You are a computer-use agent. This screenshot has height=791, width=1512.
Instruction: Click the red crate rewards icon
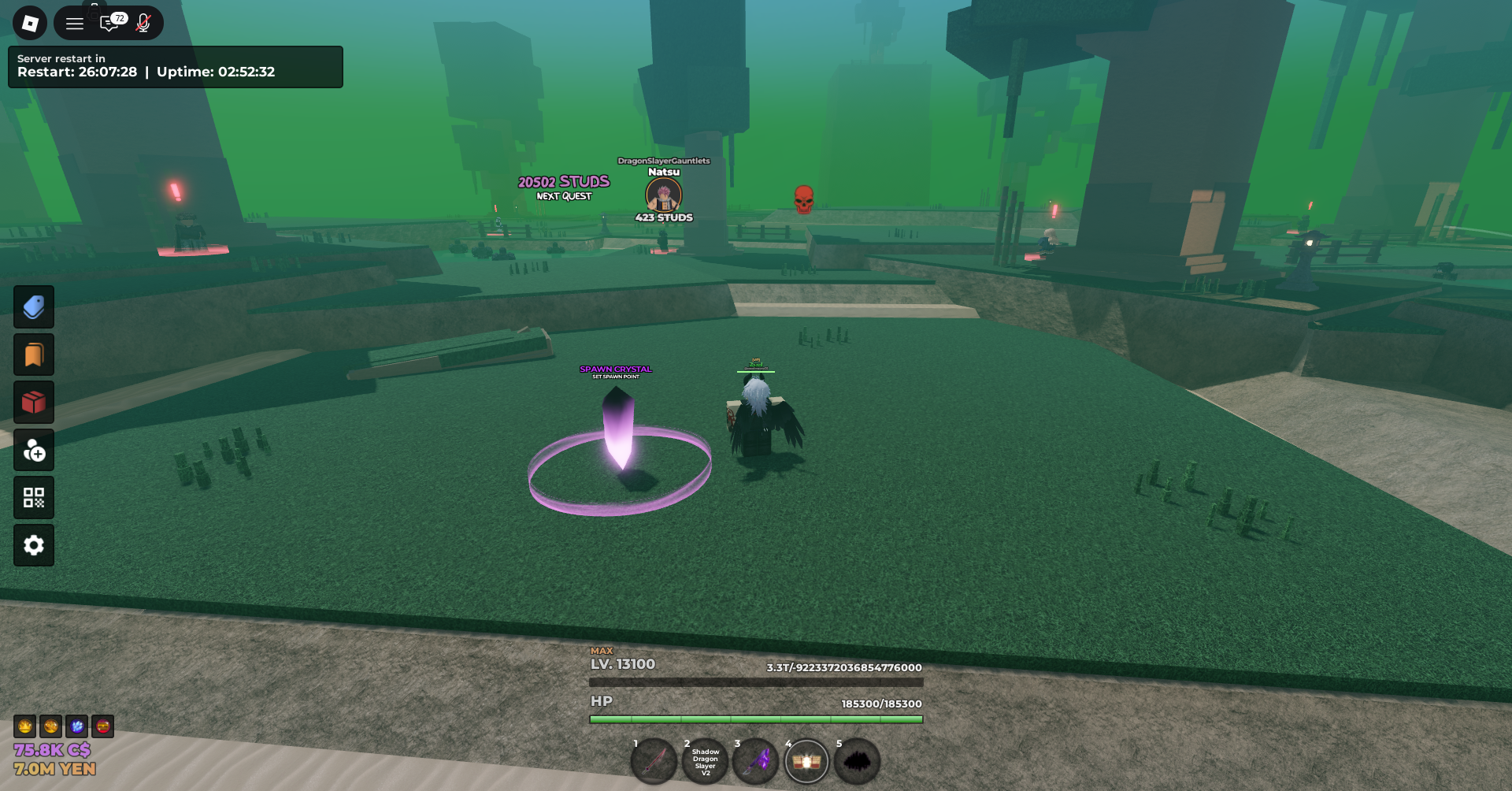[33, 402]
